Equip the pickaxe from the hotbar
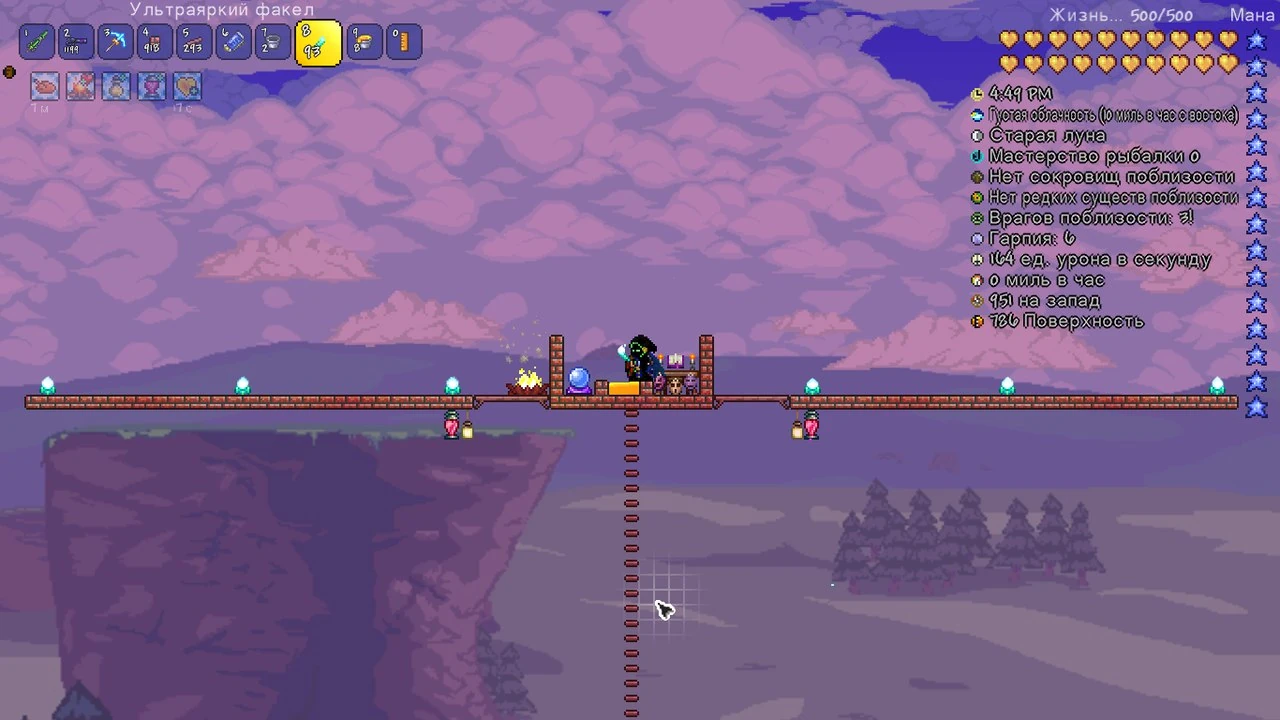The height and width of the screenshot is (720, 1280). pyautogui.click(x=116, y=42)
